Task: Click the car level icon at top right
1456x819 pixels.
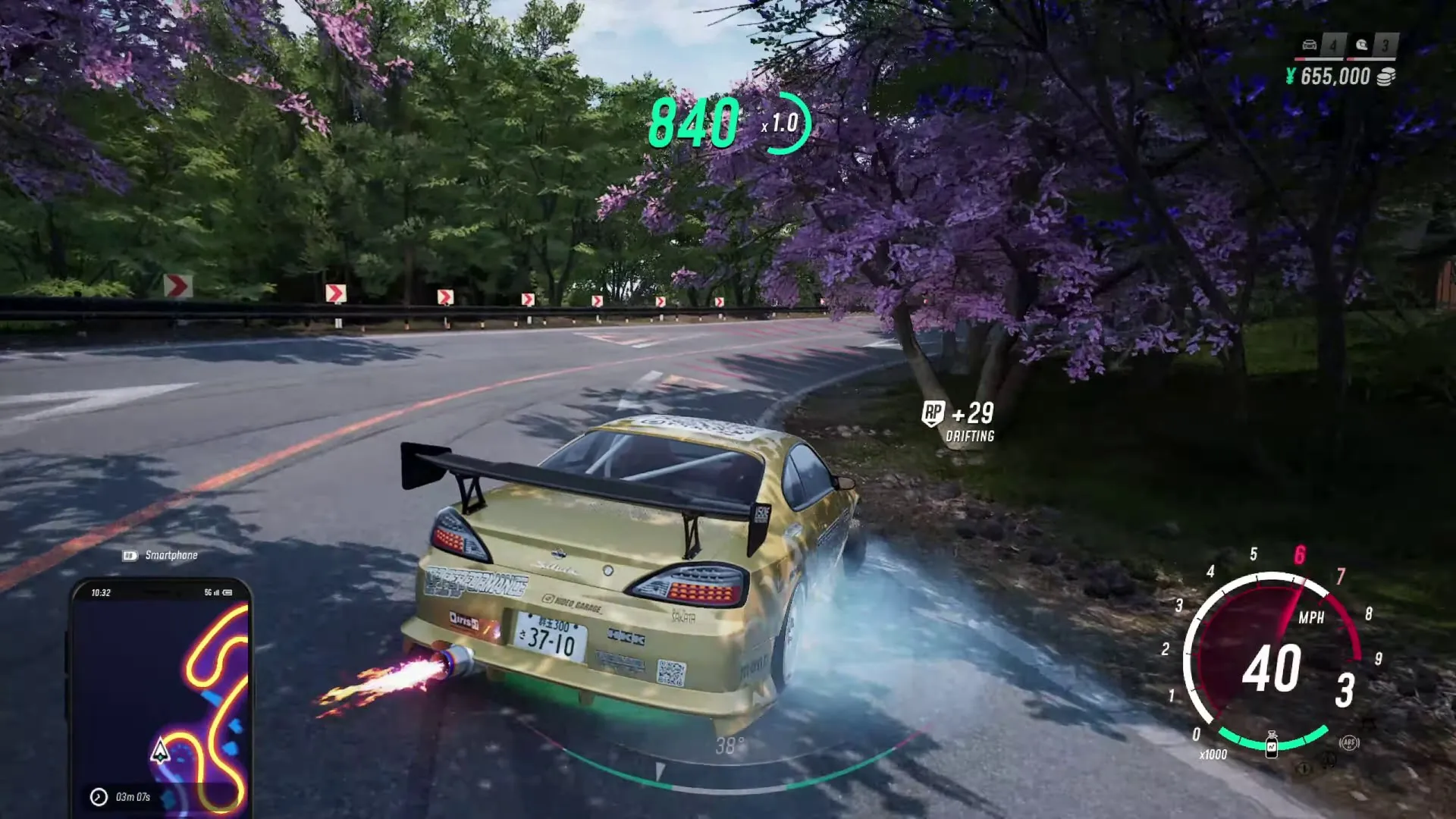Action: [x=1310, y=45]
